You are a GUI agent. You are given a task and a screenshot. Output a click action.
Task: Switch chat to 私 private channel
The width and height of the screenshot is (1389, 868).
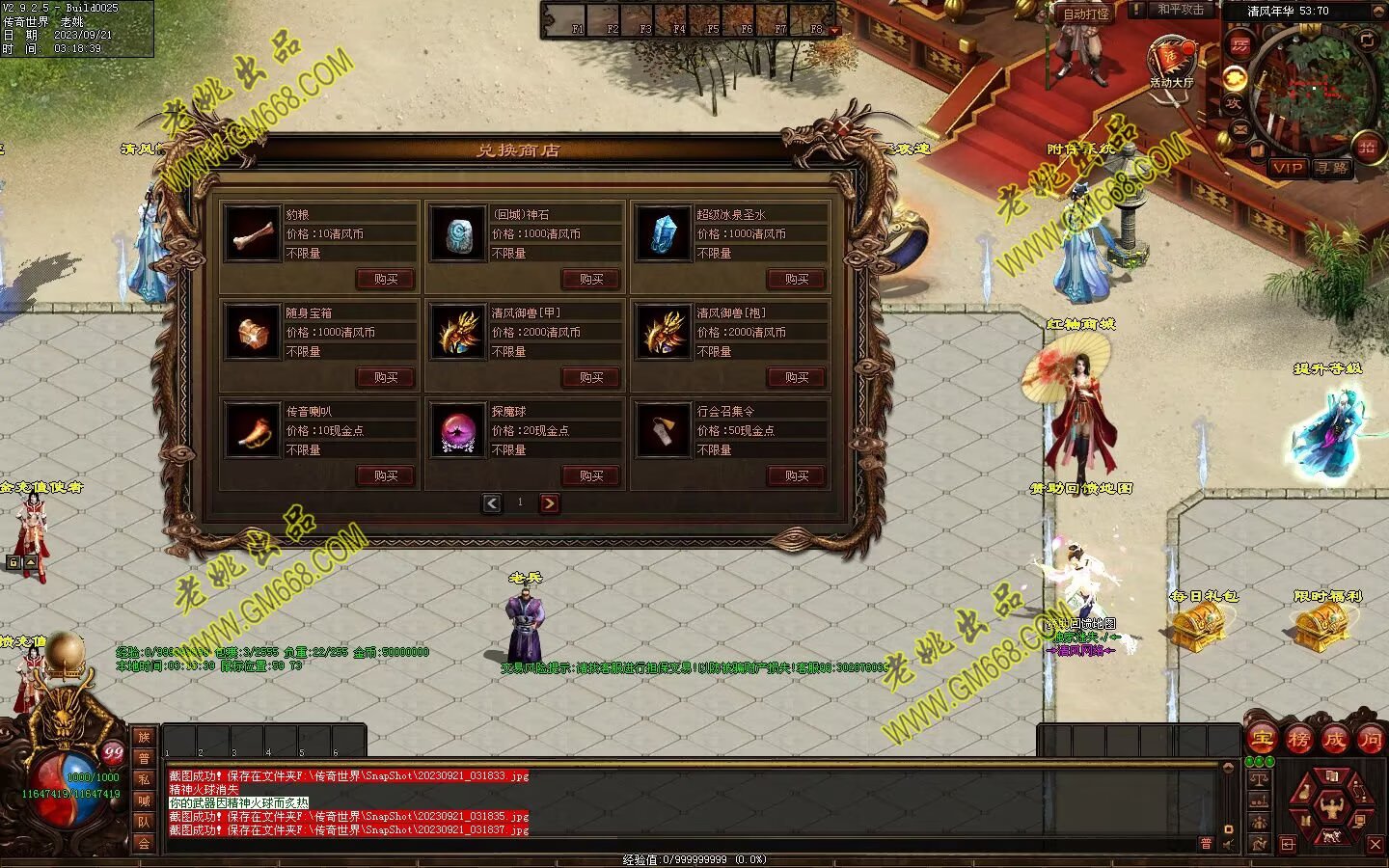tap(144, 779)
